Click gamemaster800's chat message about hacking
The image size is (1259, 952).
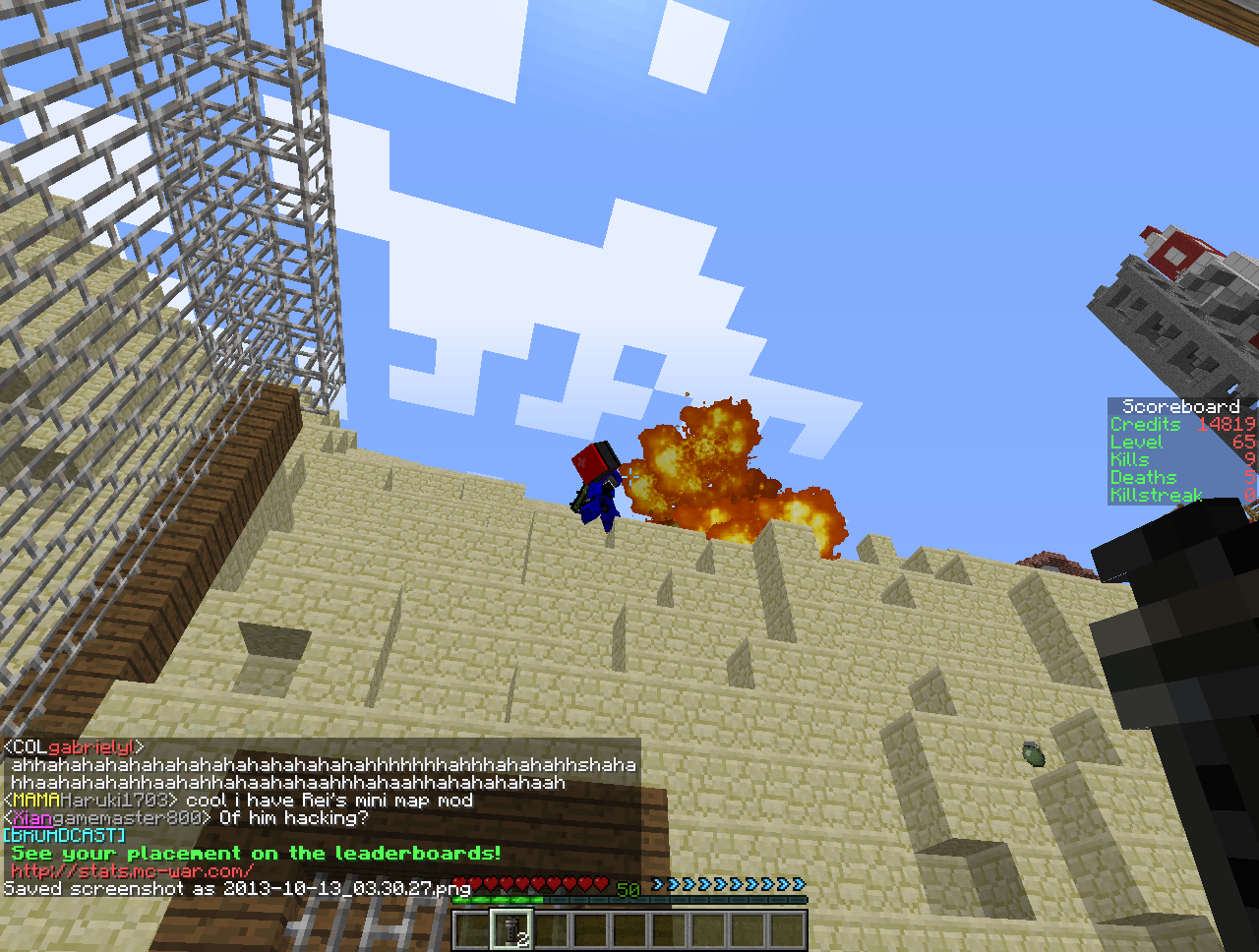[x=293, y=818]
